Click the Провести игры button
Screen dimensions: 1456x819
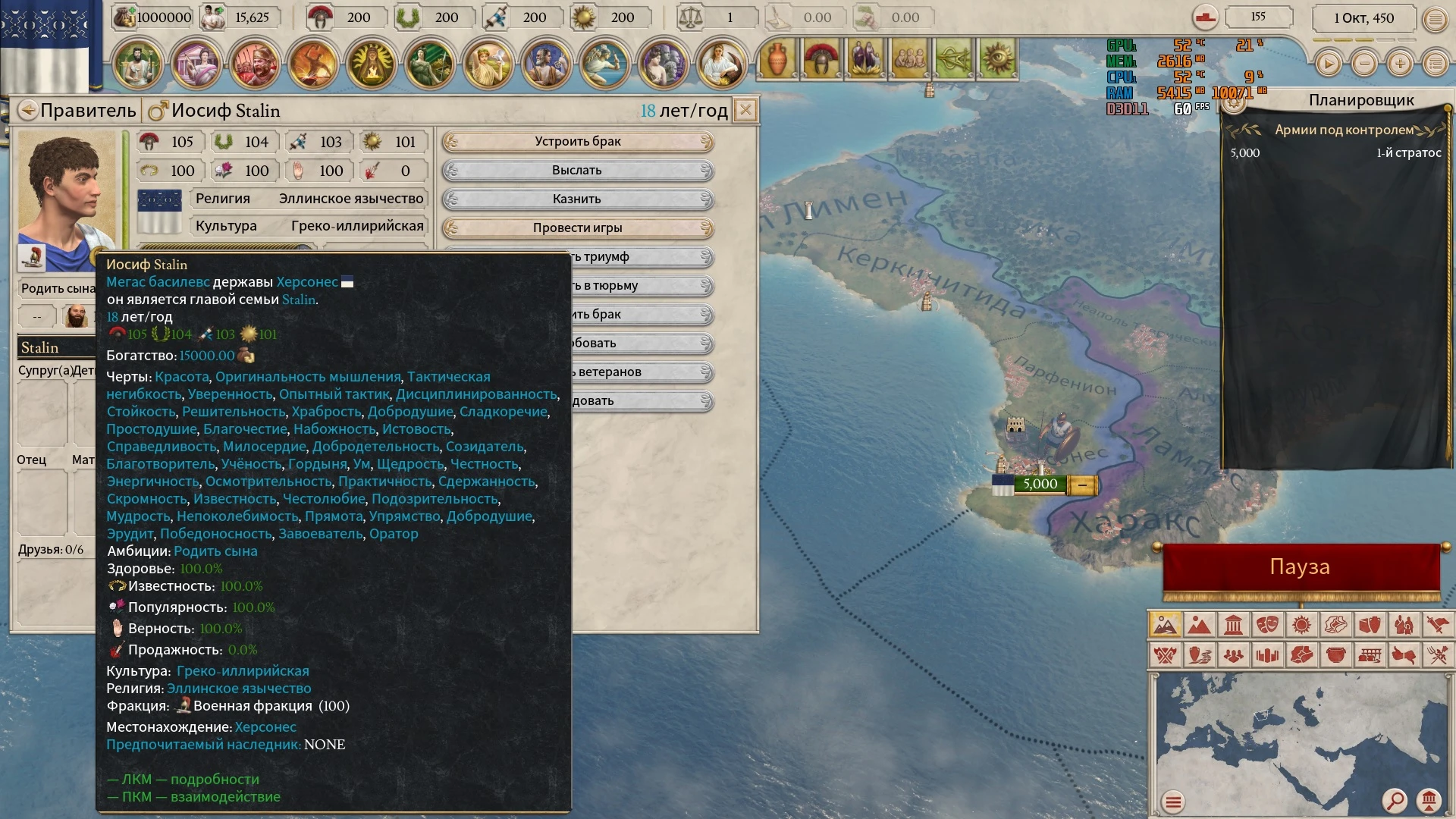(x=577, y=227)
